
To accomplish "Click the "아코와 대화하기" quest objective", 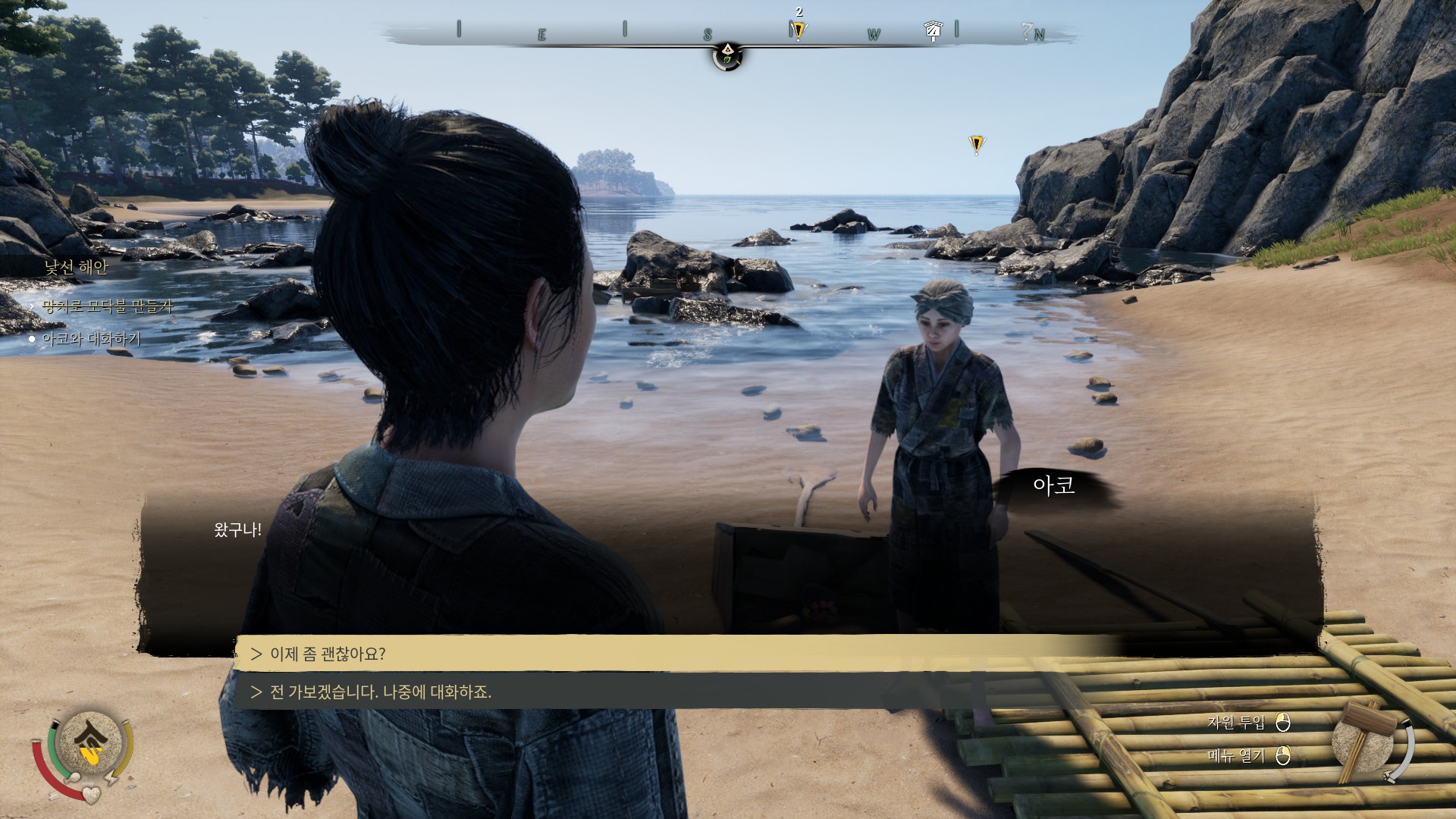I will pos(91,339).
